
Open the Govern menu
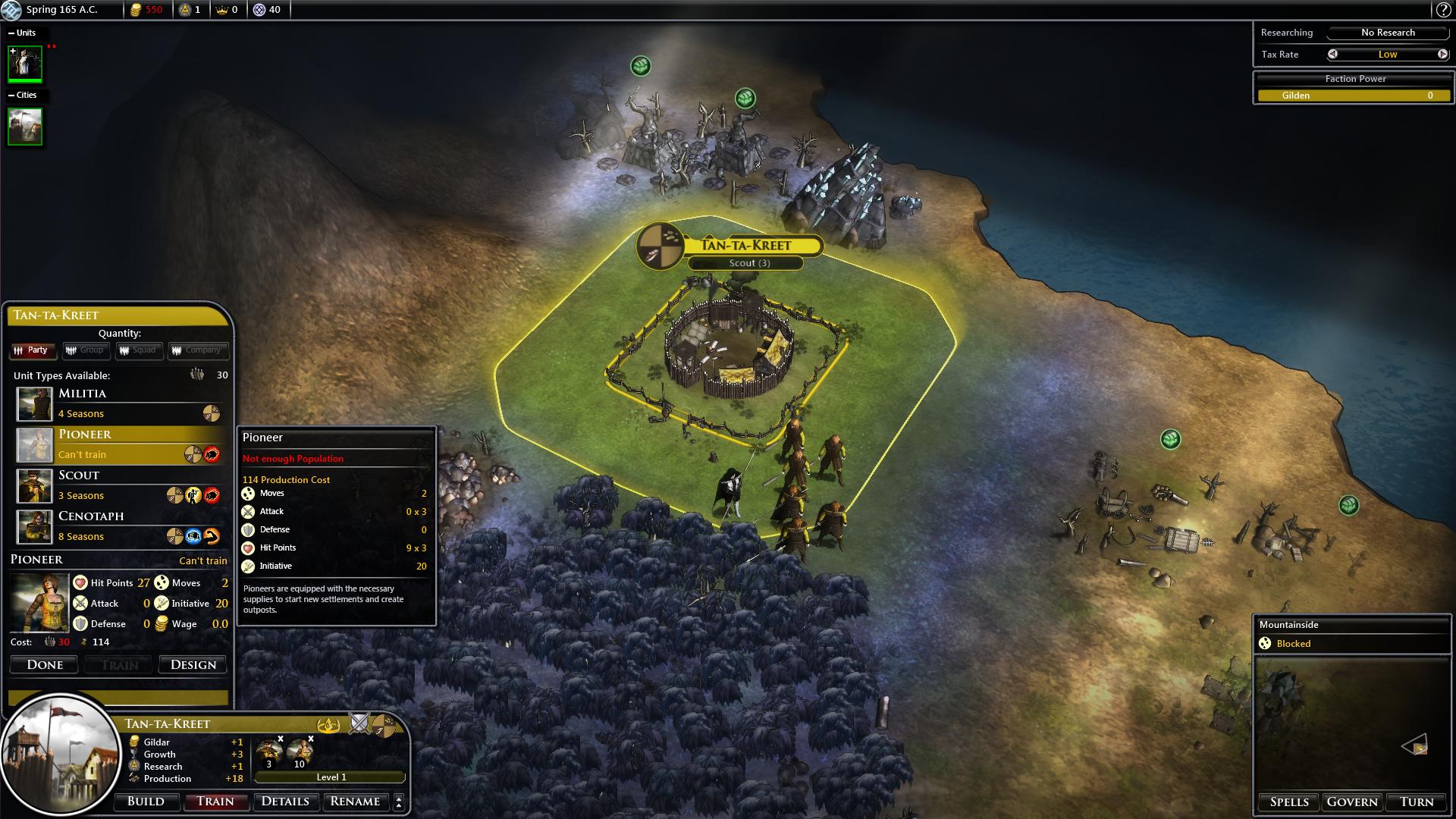click(x=1352, y=802)
